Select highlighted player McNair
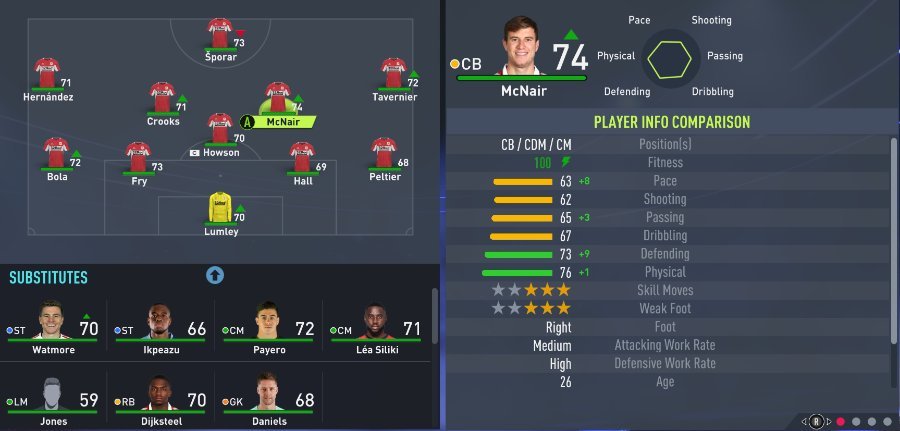 pyautogui.click(x=278, y=100)
